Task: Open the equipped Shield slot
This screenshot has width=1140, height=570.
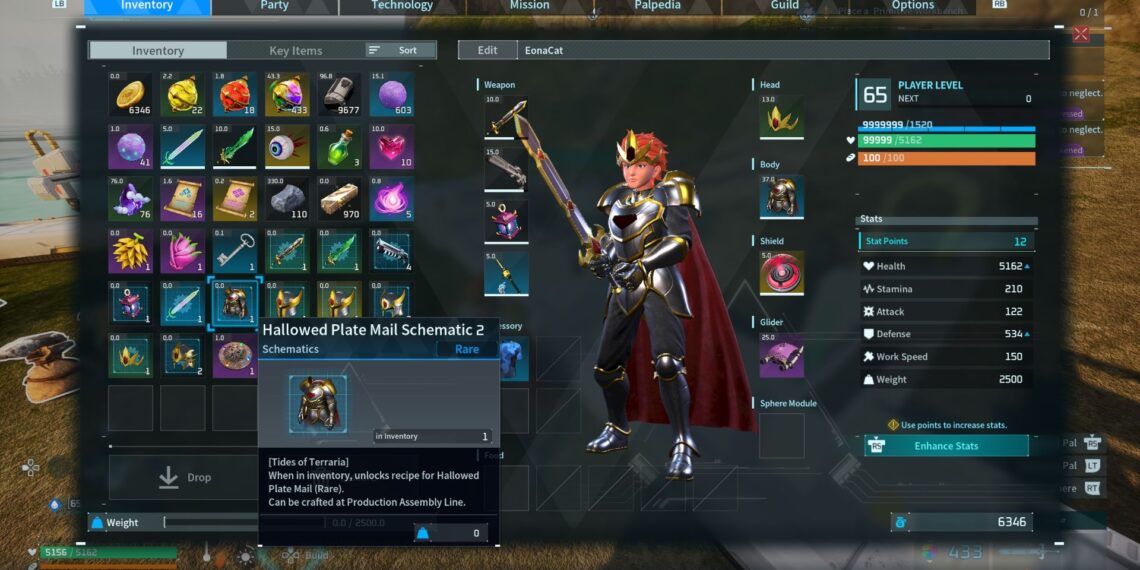Action: pos(780,273)
